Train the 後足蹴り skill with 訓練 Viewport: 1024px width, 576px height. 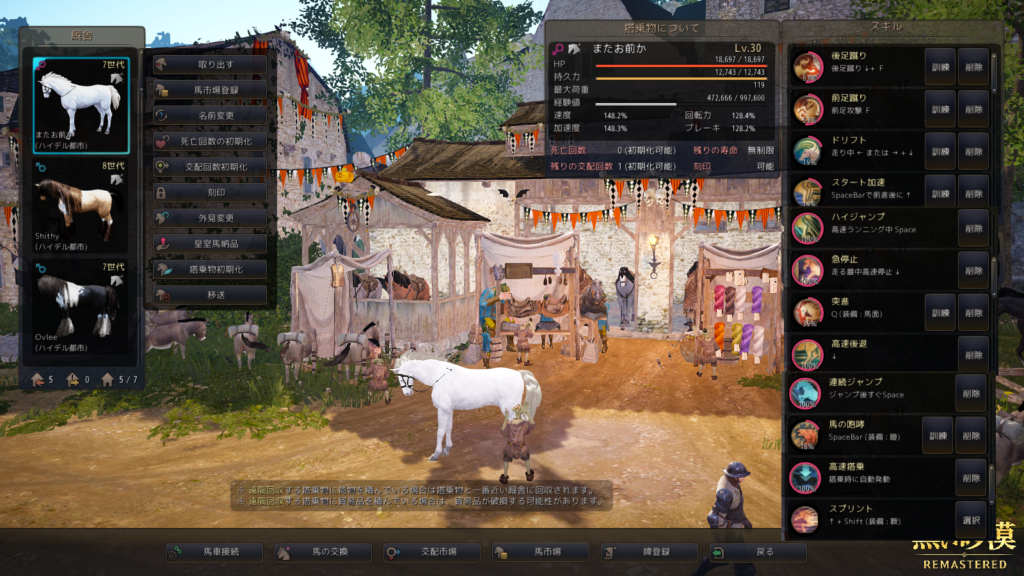[x=939, y=66]
